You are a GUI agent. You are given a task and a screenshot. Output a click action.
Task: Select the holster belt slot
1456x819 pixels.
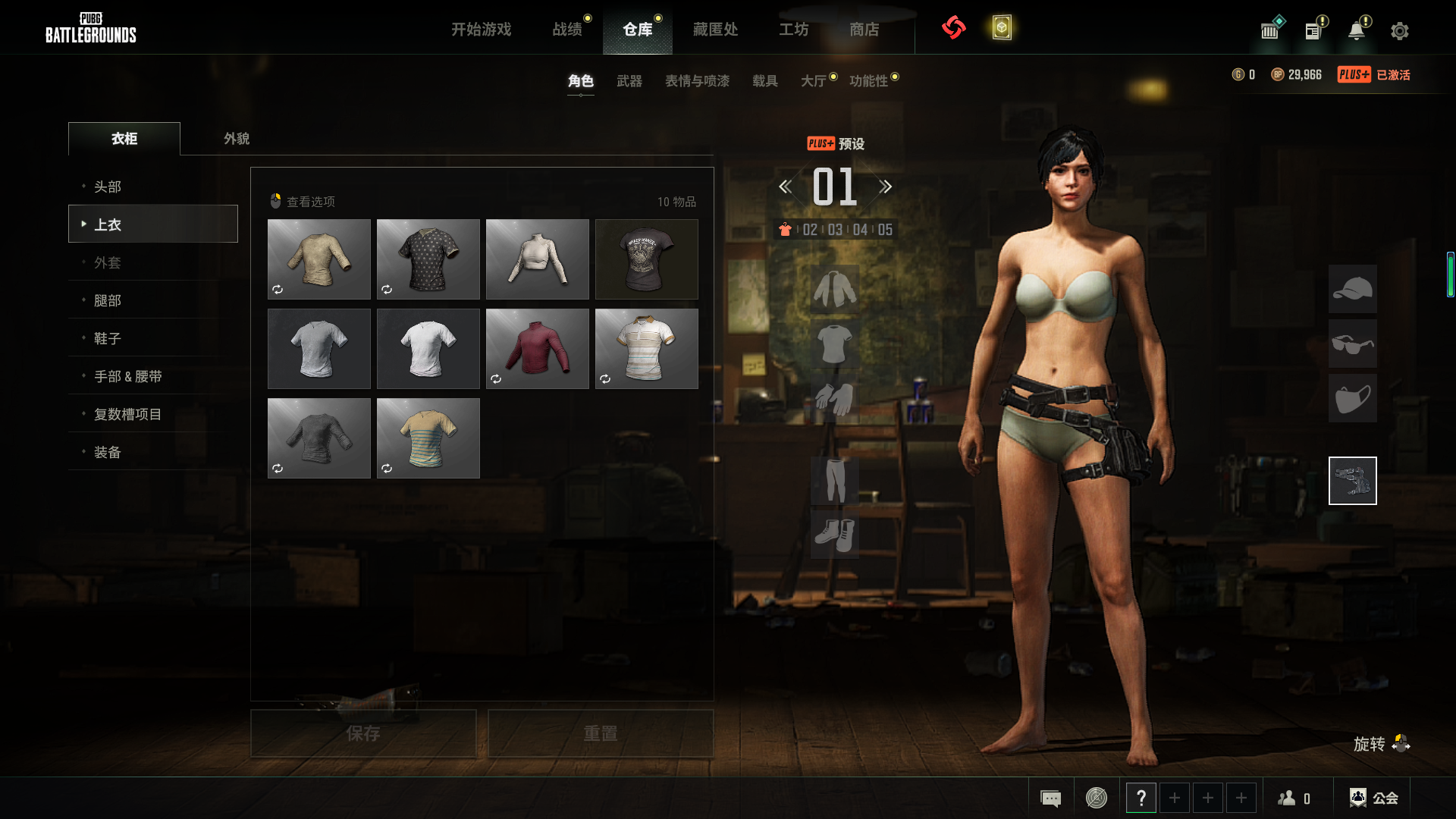[x=1352, y=481]
